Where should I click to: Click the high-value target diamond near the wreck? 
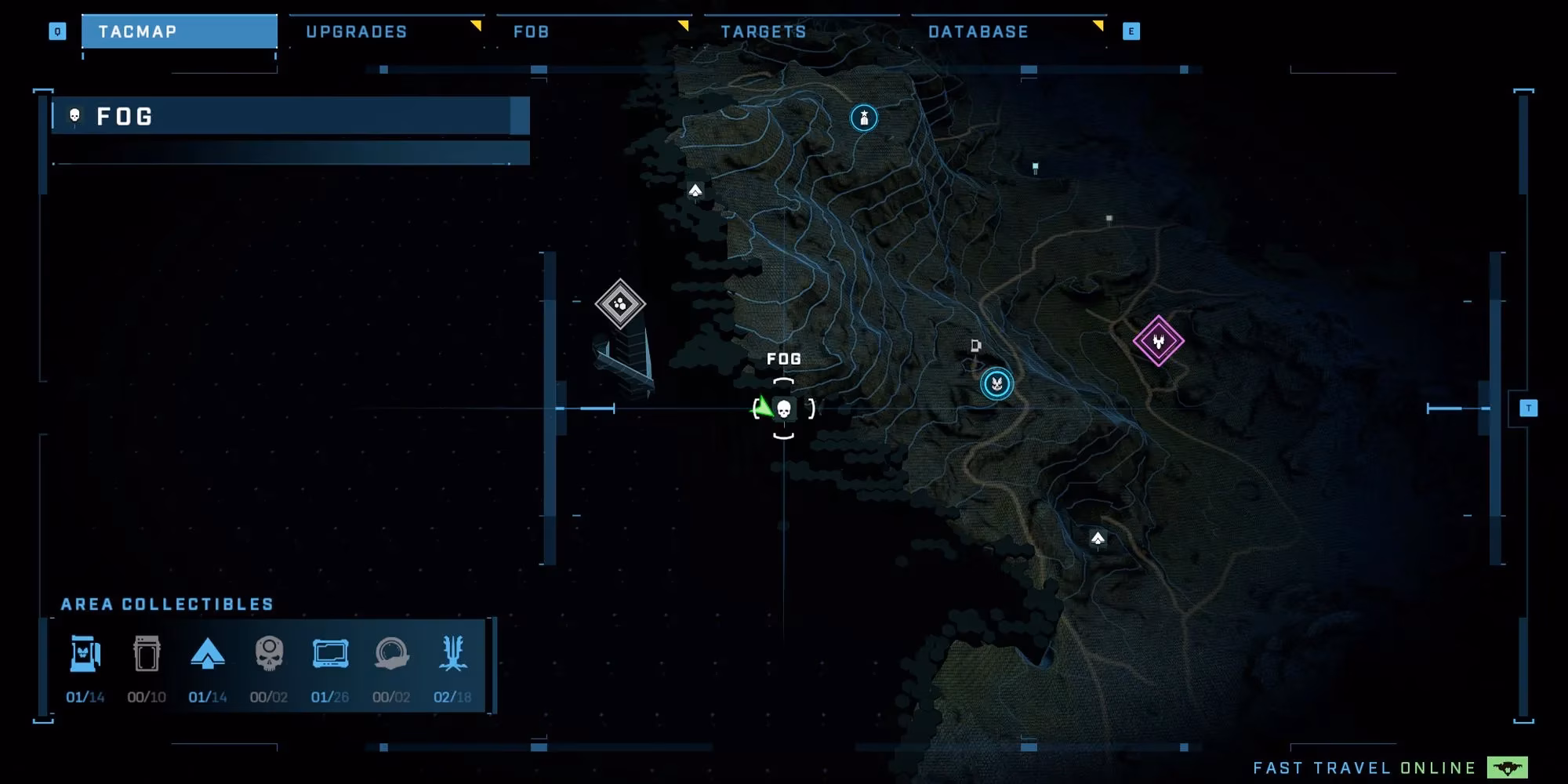620,305
